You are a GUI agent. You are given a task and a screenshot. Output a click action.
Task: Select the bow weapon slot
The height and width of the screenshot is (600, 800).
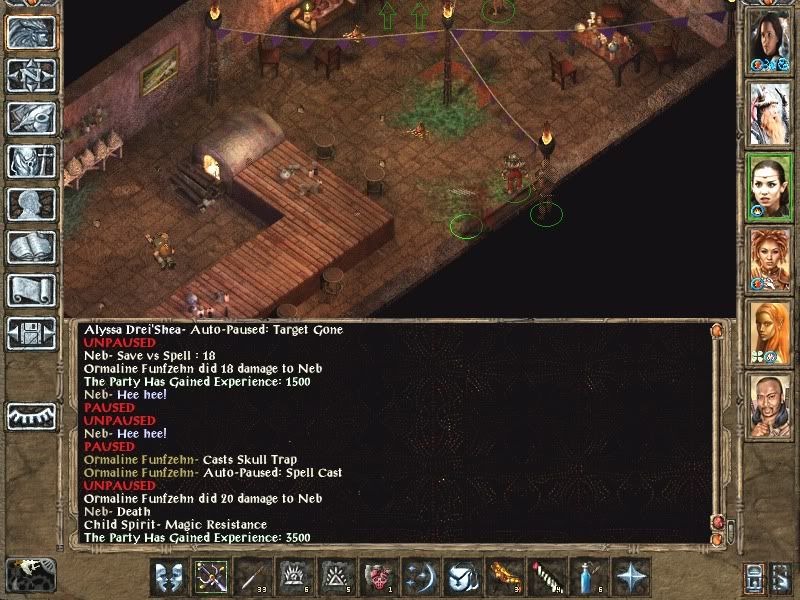pyautogui.click(x=211, y=578)
